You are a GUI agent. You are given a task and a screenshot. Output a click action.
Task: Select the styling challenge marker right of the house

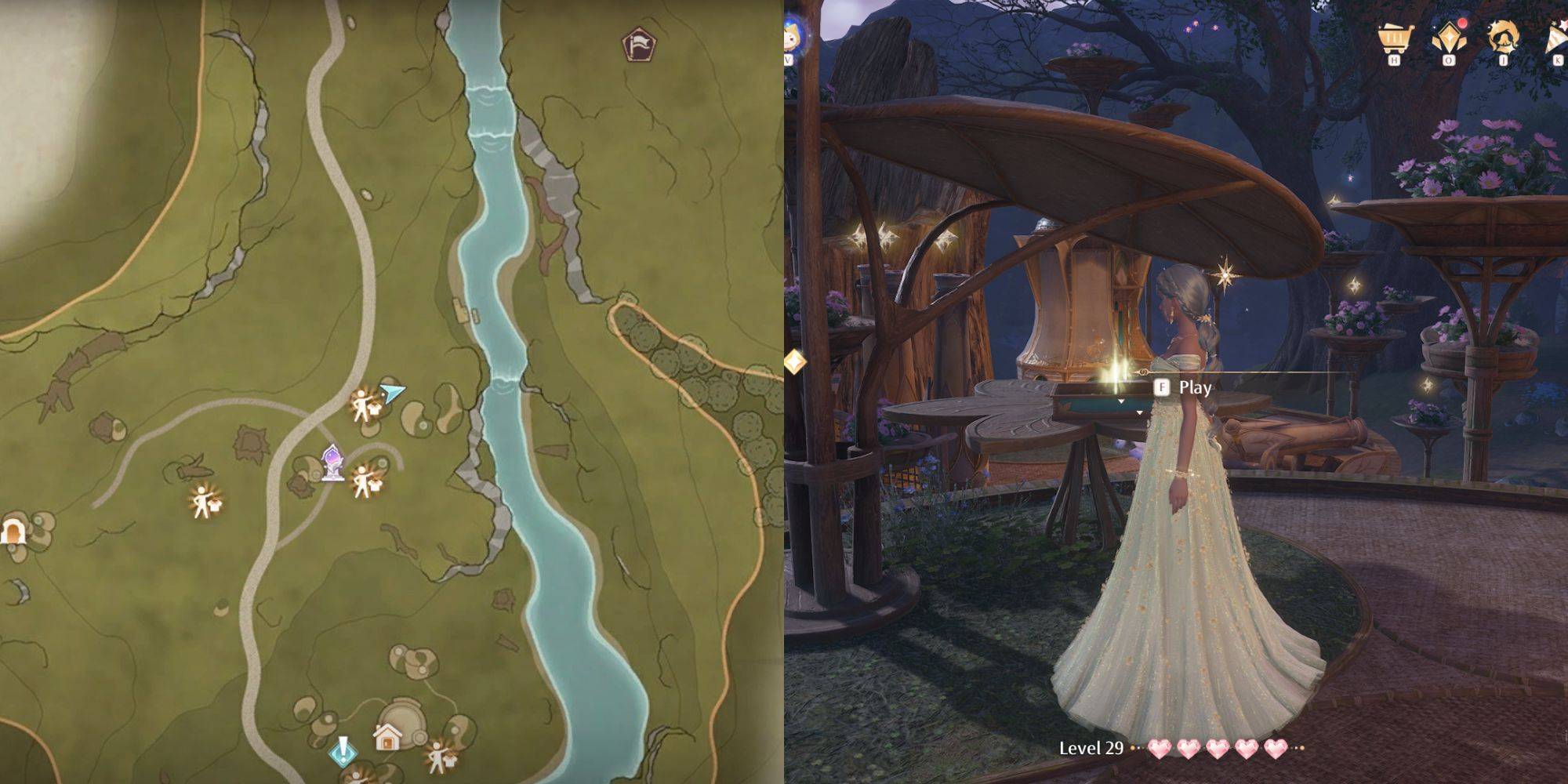point(438,757)
